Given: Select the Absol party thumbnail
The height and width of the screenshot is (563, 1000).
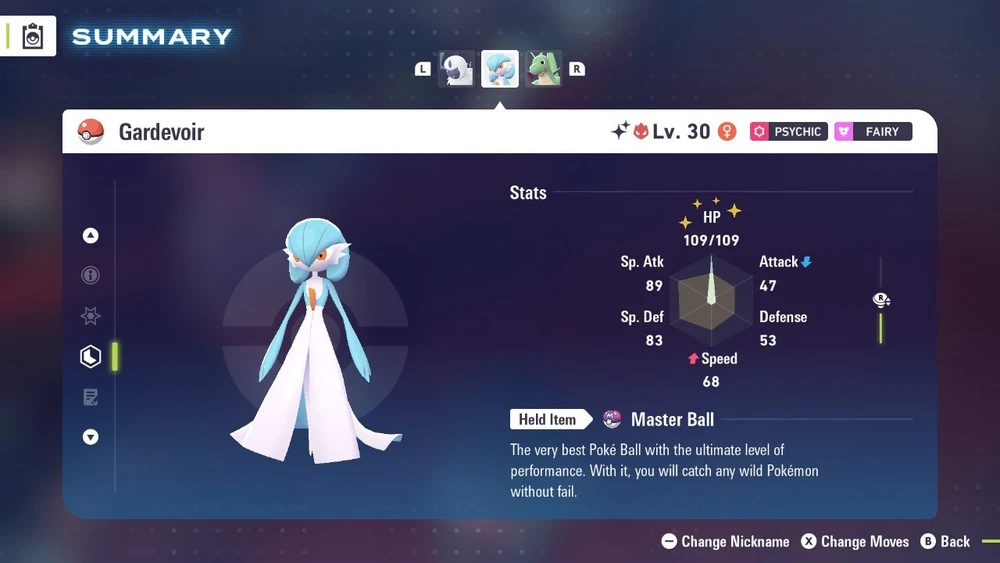Looking at the screenshot, I should coord(457,69).
